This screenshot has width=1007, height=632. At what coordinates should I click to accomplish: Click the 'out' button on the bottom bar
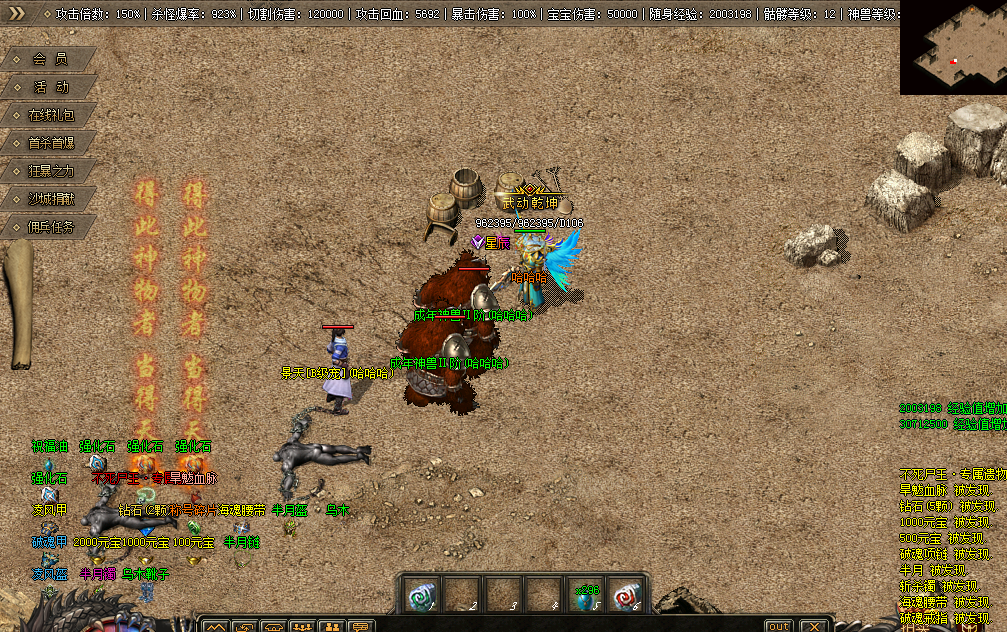click(x=778, y=626)
